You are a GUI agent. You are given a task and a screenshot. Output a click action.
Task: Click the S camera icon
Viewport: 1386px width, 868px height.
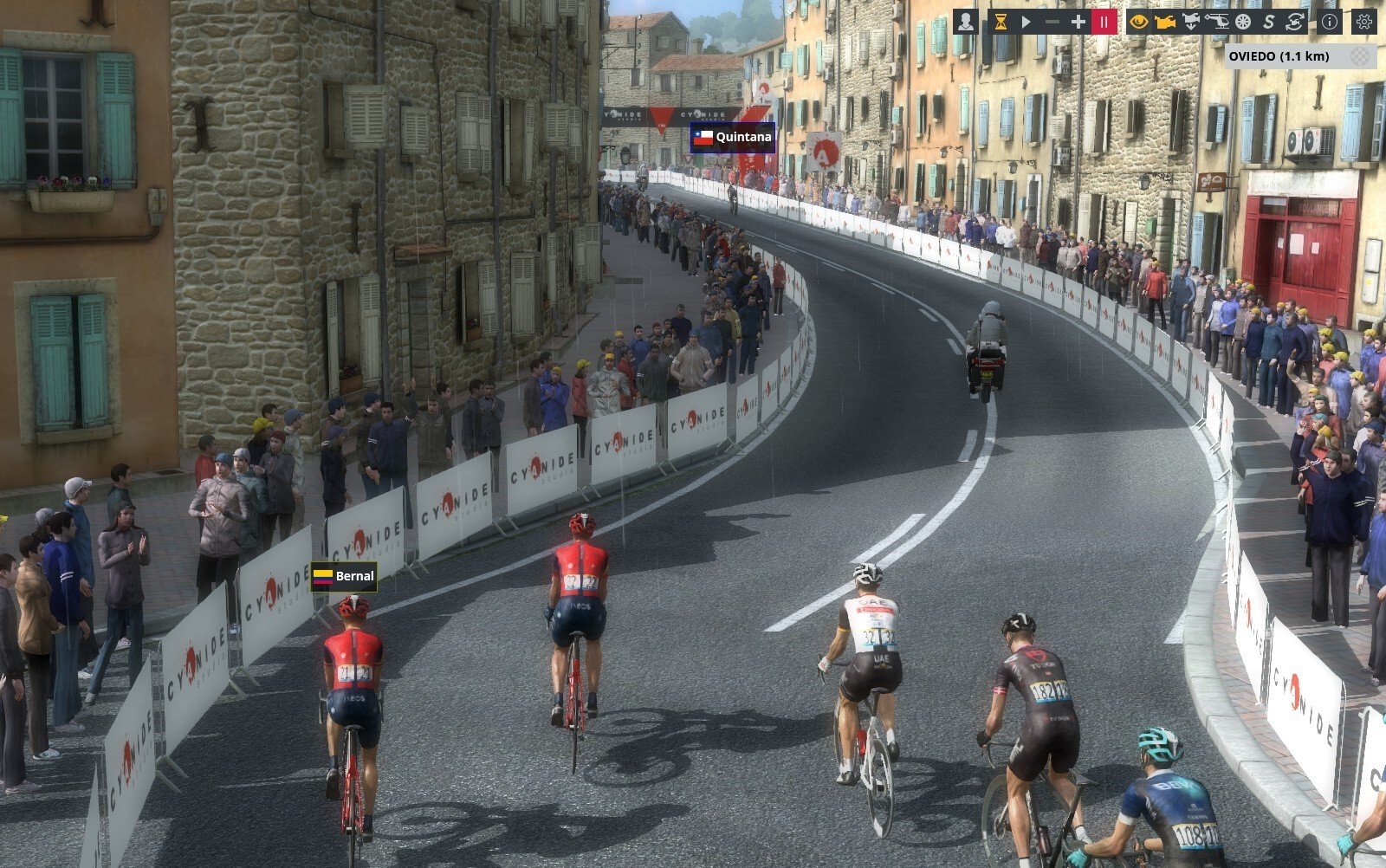click(1269, 22)
